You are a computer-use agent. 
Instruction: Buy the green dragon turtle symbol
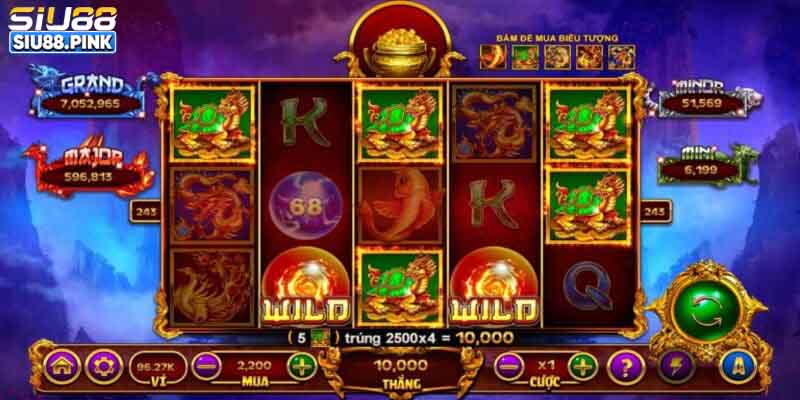click(526, 58)
